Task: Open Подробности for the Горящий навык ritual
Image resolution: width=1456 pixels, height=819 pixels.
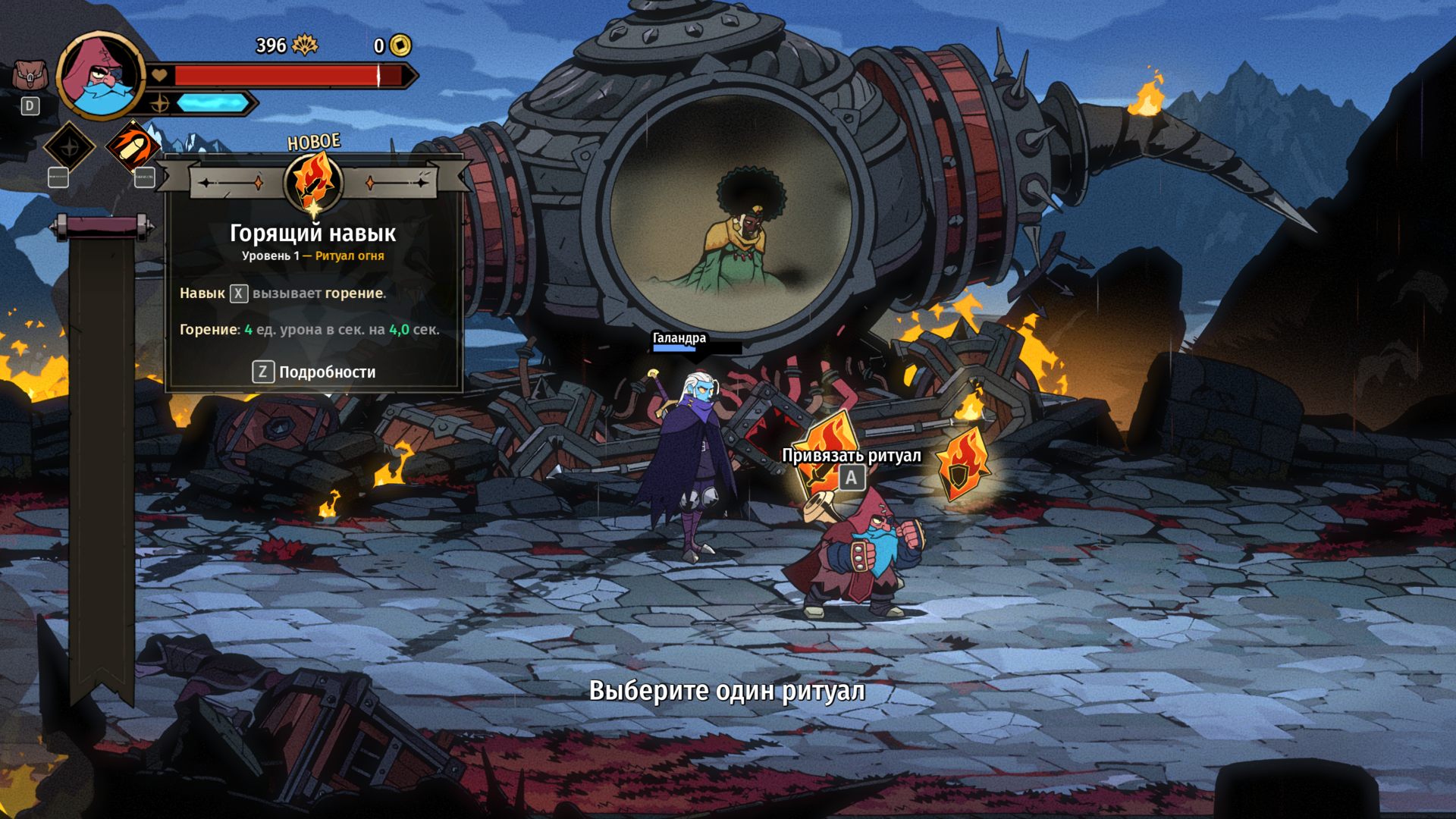Action: pos(314,372)
